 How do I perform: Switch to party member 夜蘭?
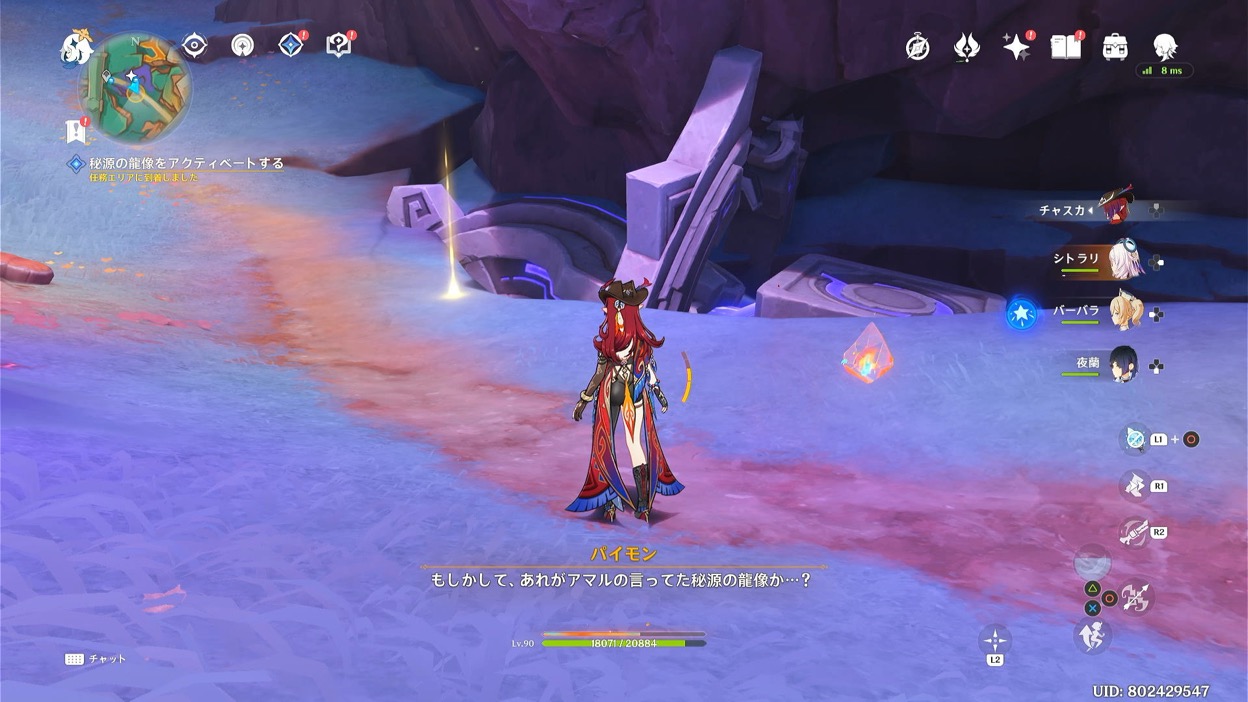pyautogui.click(x=1124, y=366)
